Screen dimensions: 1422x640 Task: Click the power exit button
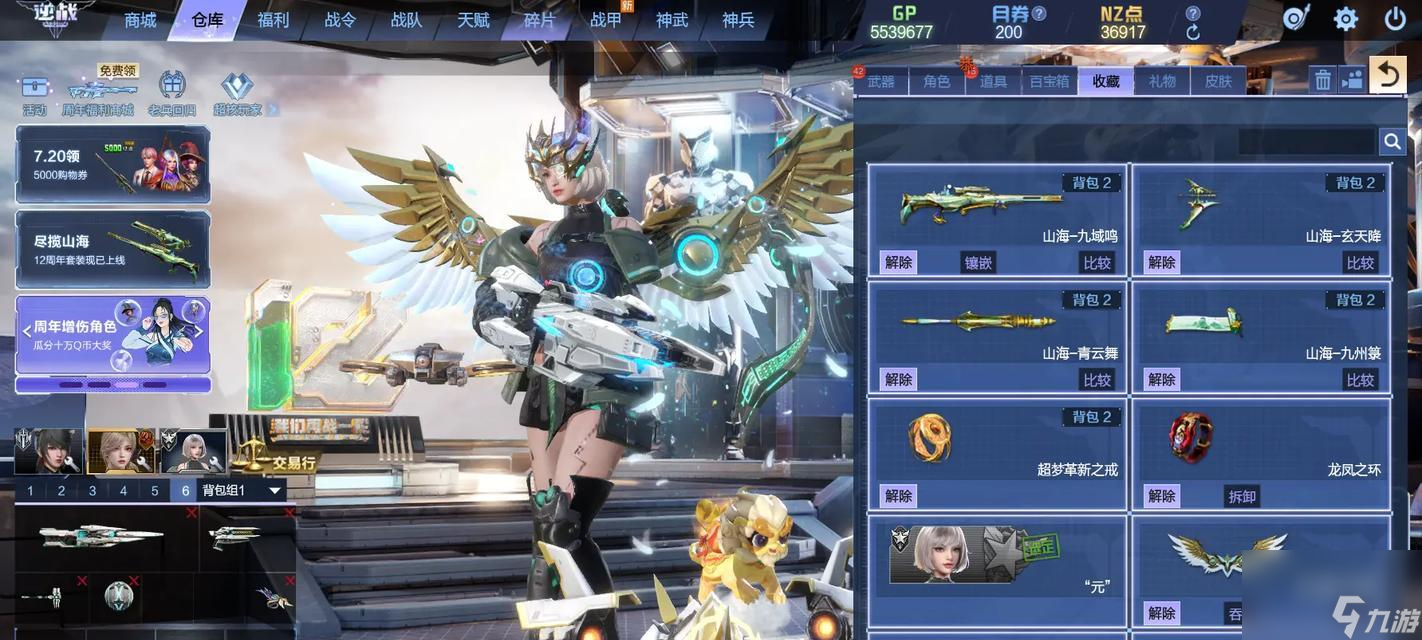click(1395, 19)
